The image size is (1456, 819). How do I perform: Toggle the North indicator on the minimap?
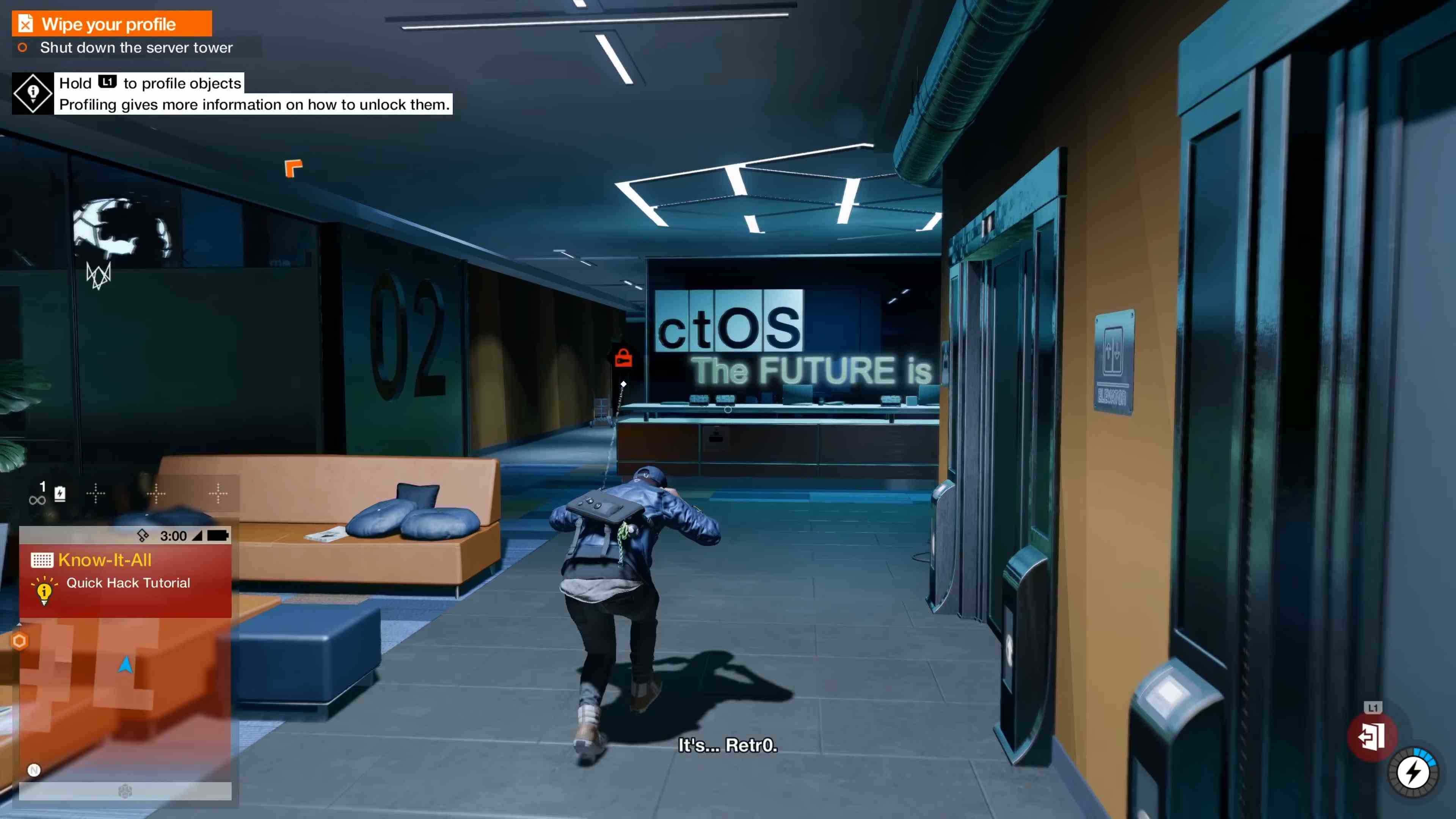[34, 771]
